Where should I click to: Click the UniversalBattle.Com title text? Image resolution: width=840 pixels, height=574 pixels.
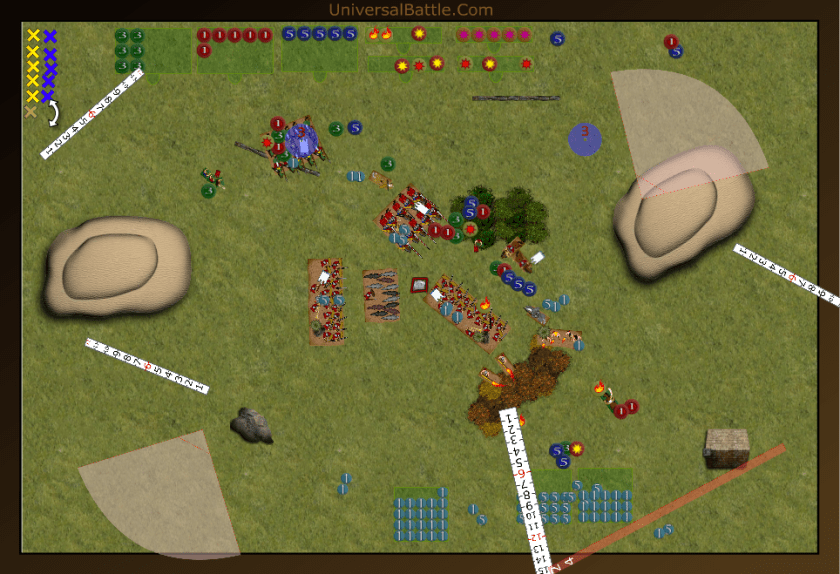410,10
